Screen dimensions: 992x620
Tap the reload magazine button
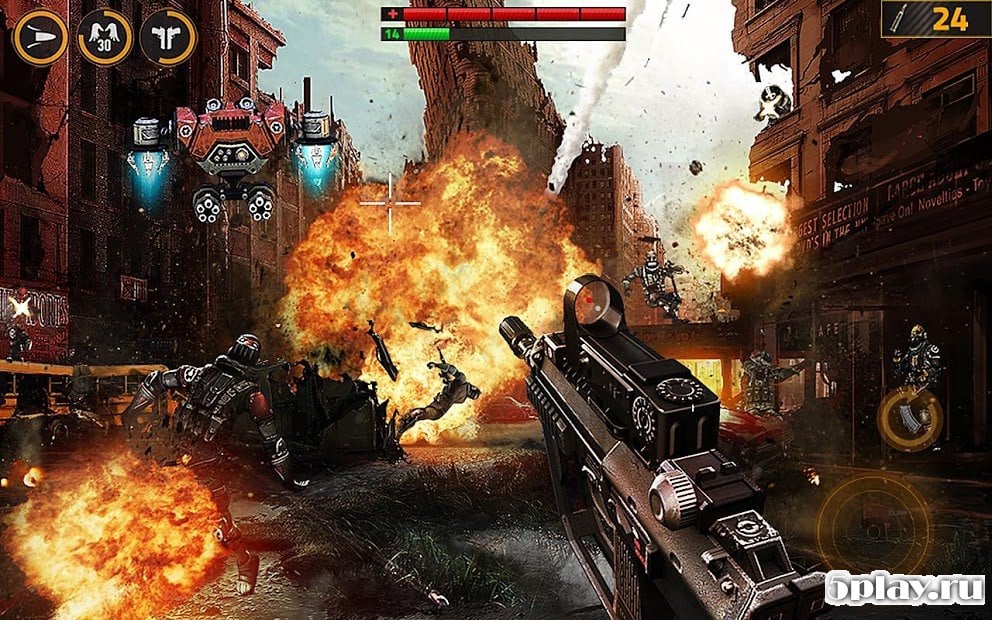[x=909, y=419]
